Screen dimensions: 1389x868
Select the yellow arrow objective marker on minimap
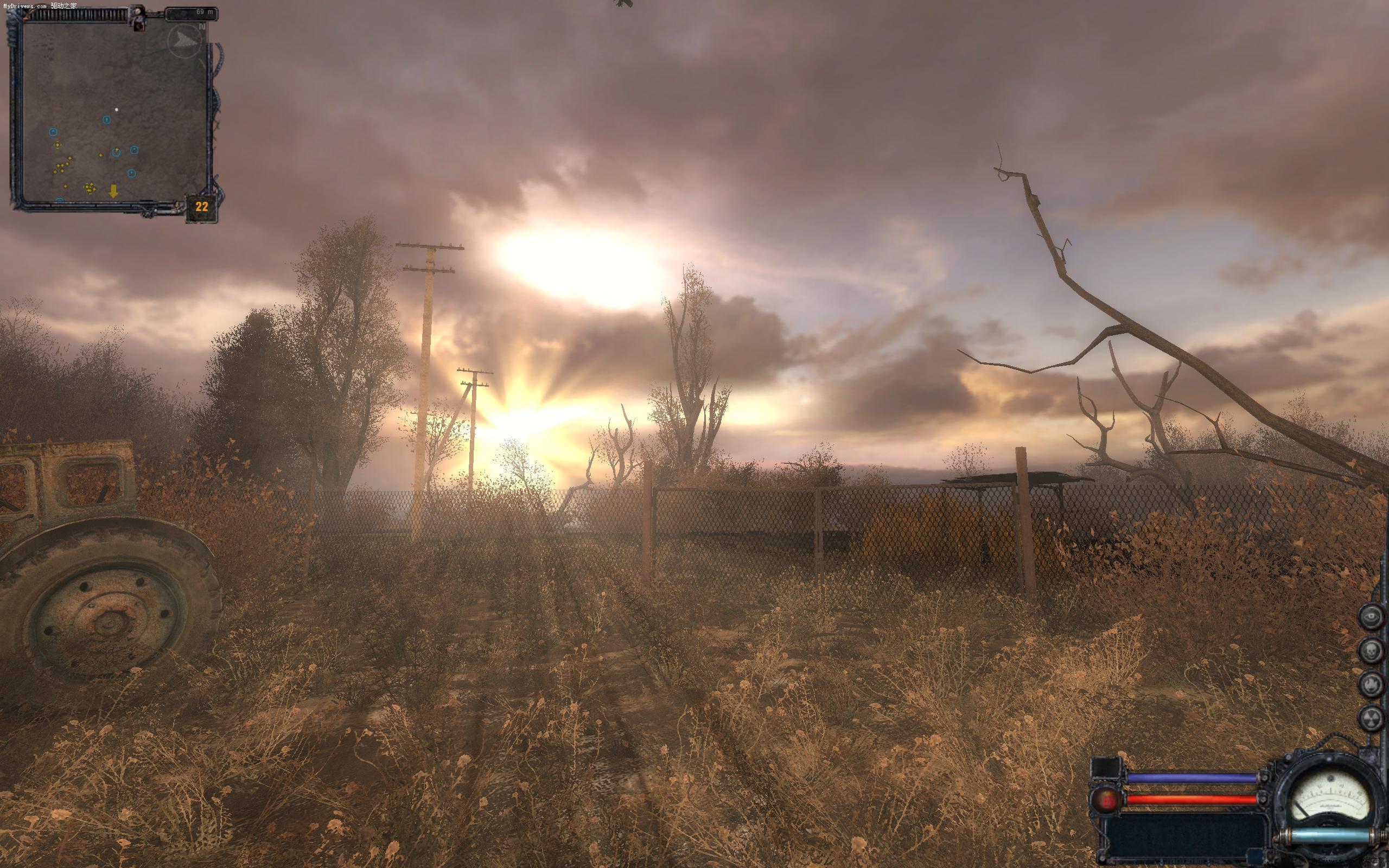coord(113,191)
